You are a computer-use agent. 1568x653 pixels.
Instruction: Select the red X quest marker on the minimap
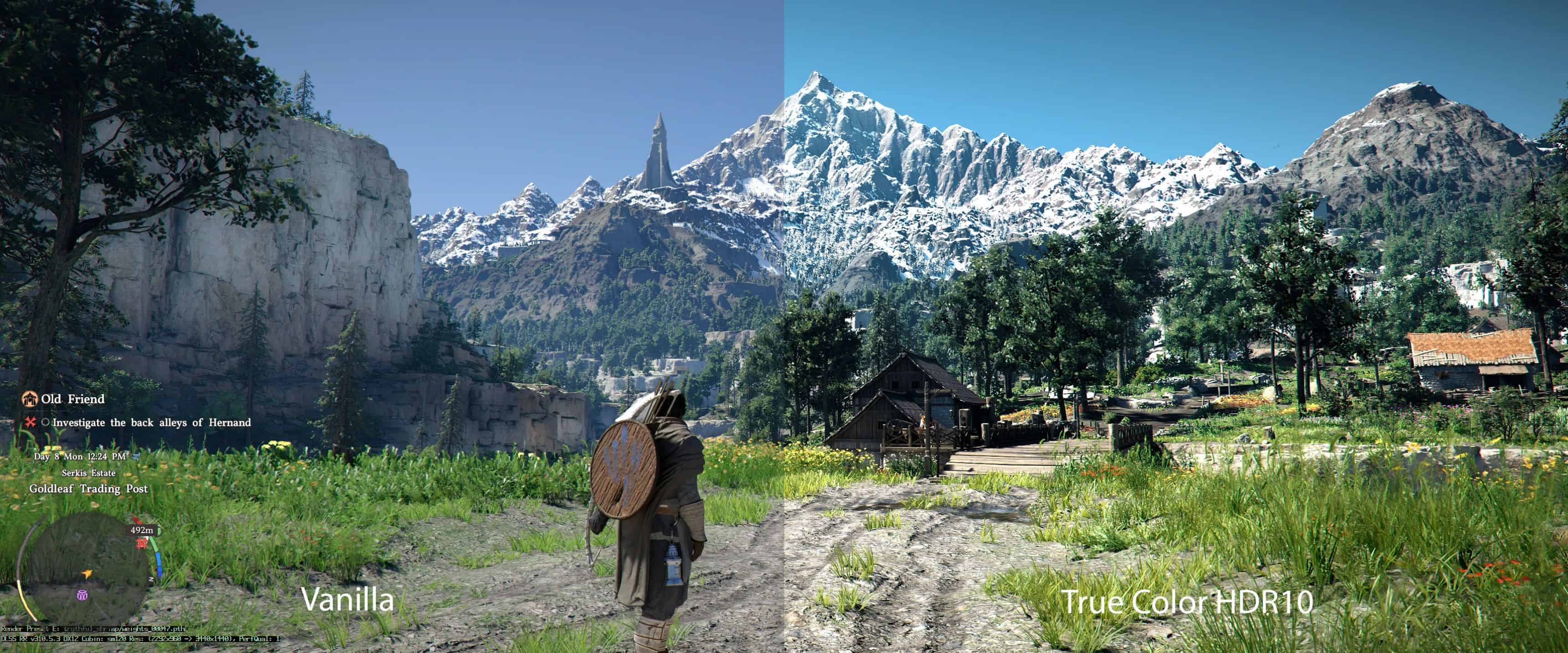(141, 544)
